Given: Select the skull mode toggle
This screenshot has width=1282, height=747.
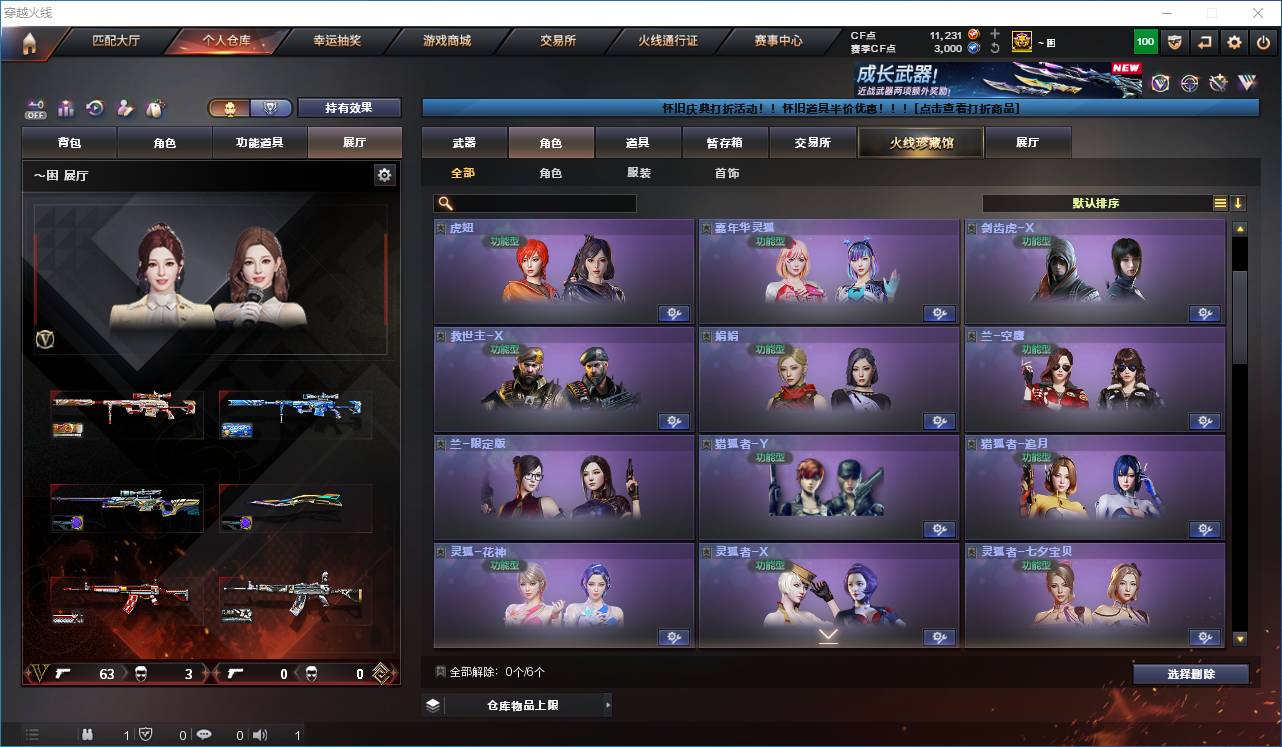Looking at the screenshot, I should [x=229, y=107].
